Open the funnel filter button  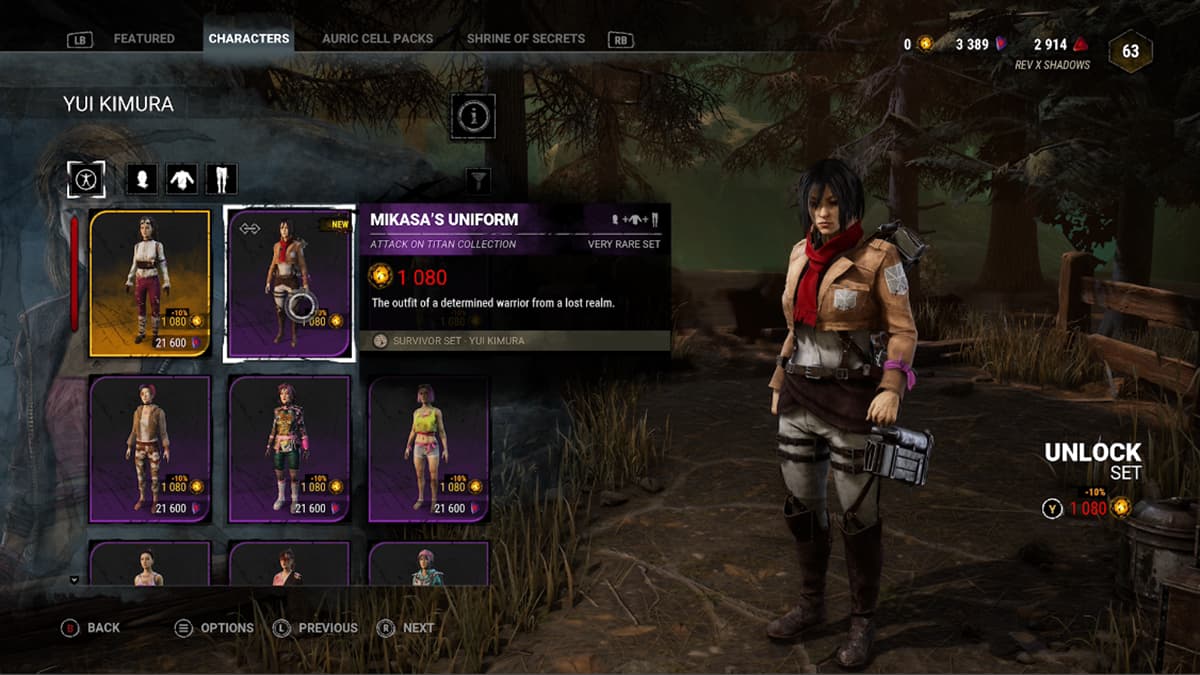[x=480, y=180]
